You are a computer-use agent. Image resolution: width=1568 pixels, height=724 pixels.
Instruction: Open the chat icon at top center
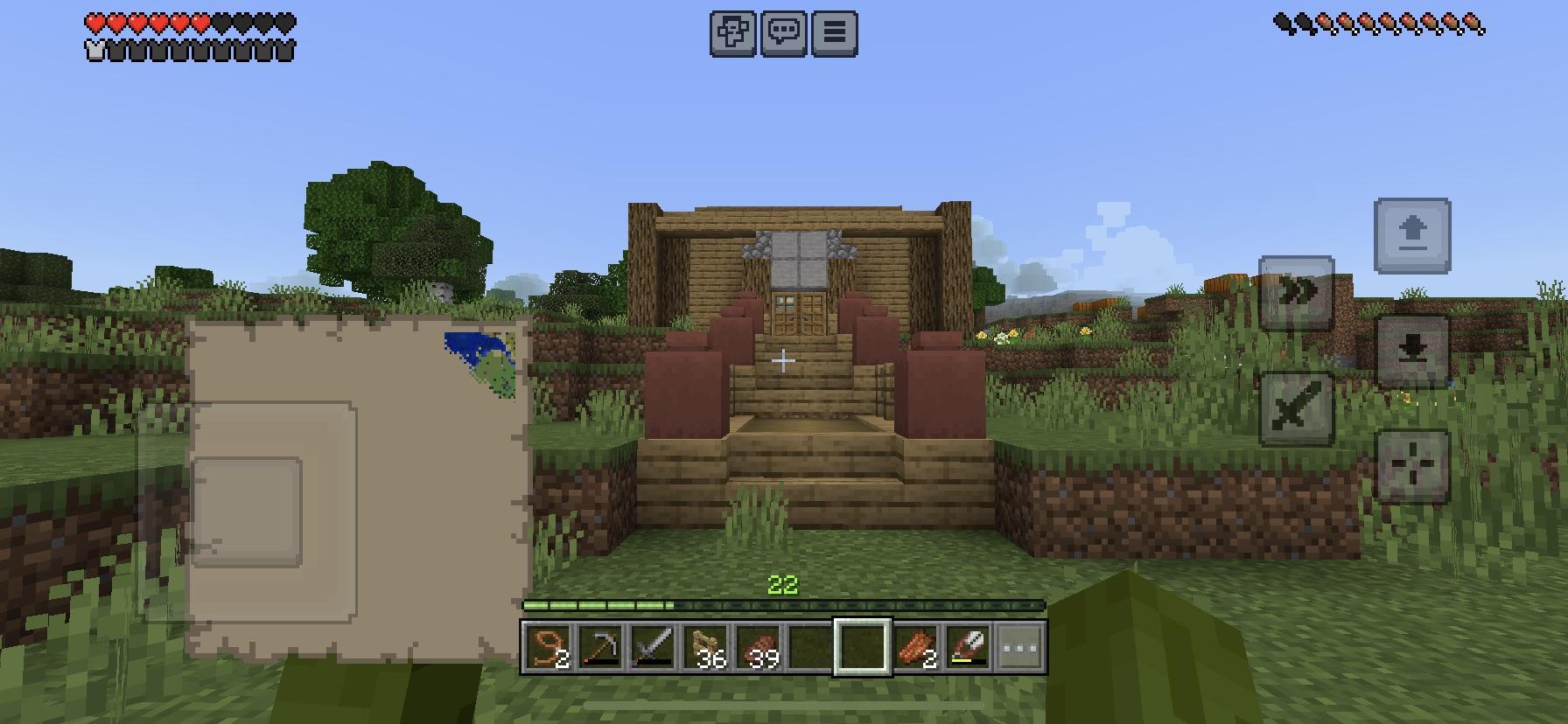(785, 32)
